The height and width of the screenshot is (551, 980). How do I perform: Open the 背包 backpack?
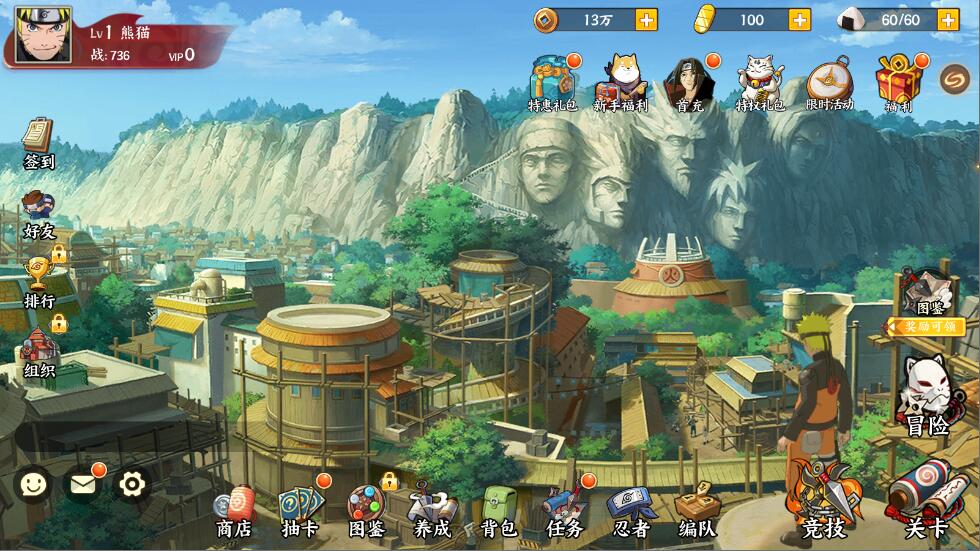[498, 510]
